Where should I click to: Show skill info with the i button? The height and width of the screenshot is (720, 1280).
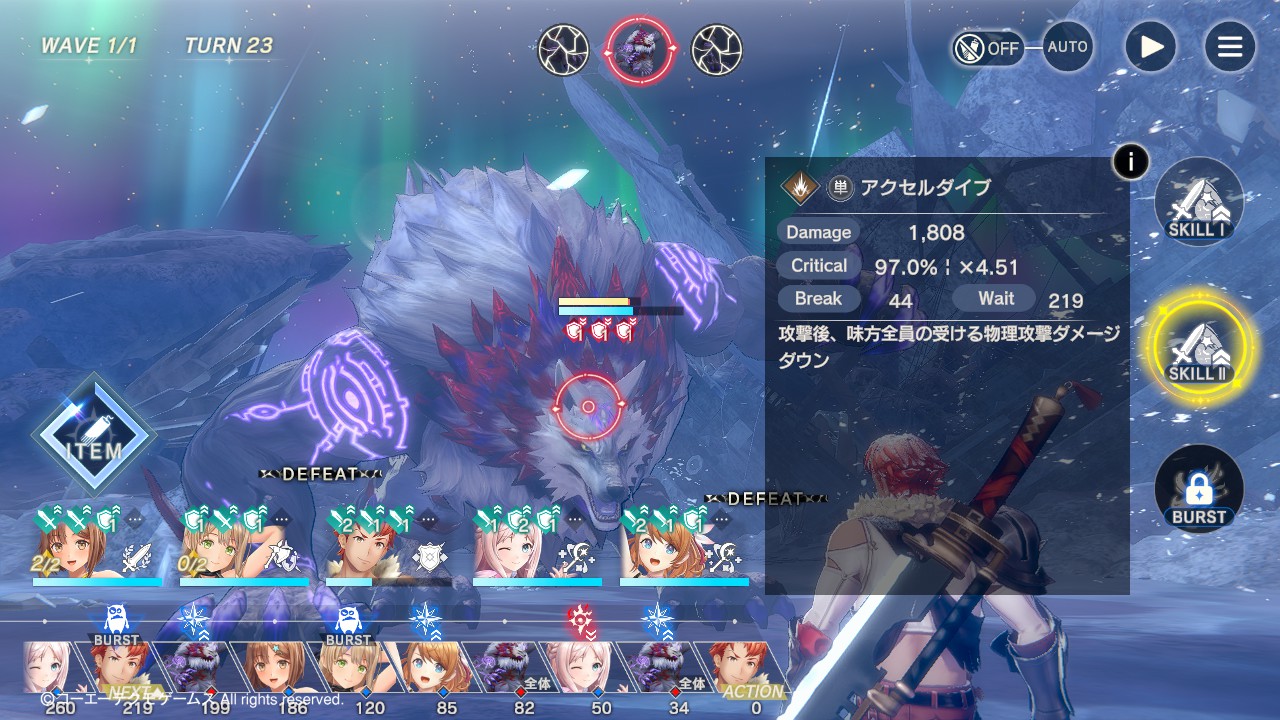(x=1130, y=161)
